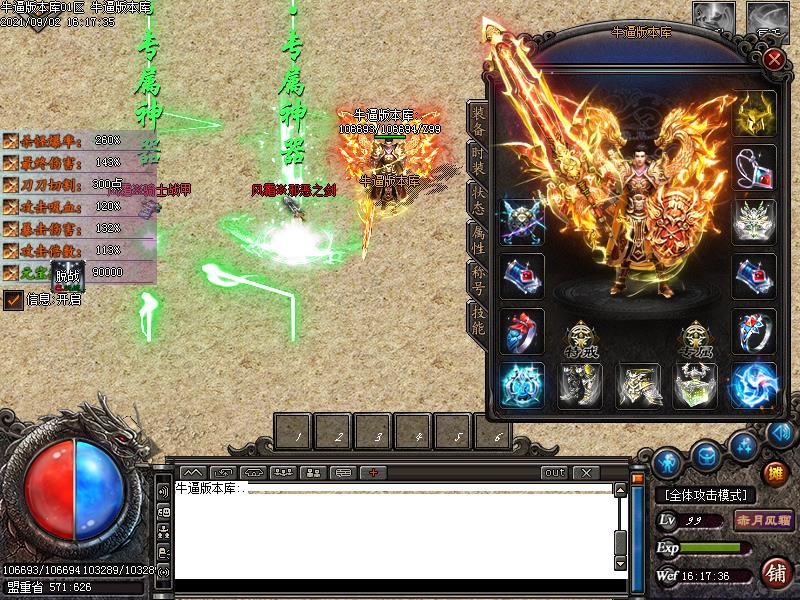
Task: Toggle the sound speaker button
Action: pyautogui.click(x=163, y=492)
